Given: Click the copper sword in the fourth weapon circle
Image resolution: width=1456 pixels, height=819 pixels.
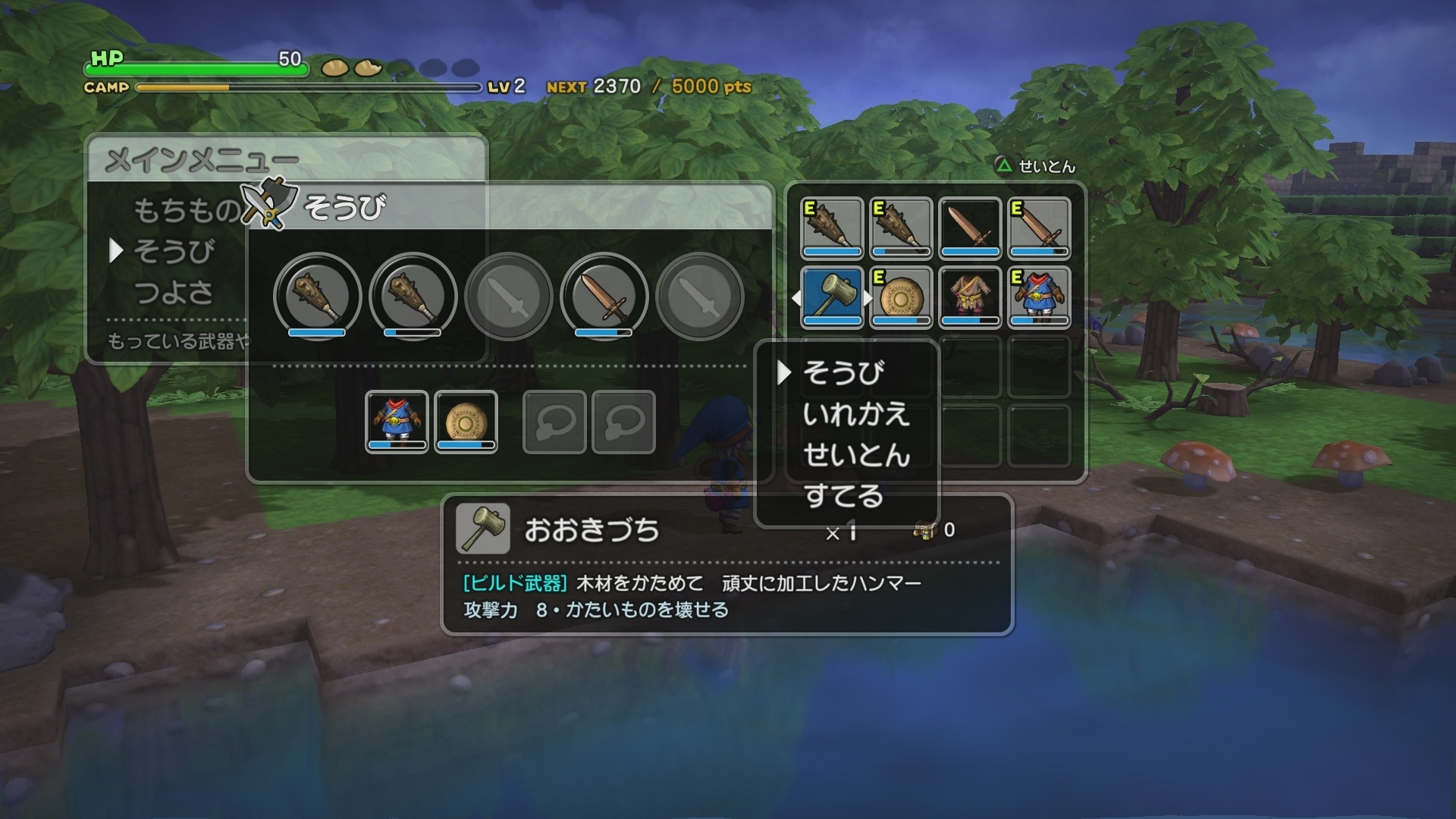Looking at the screenshot, I should pyautogui.click(x=603, y=297).
